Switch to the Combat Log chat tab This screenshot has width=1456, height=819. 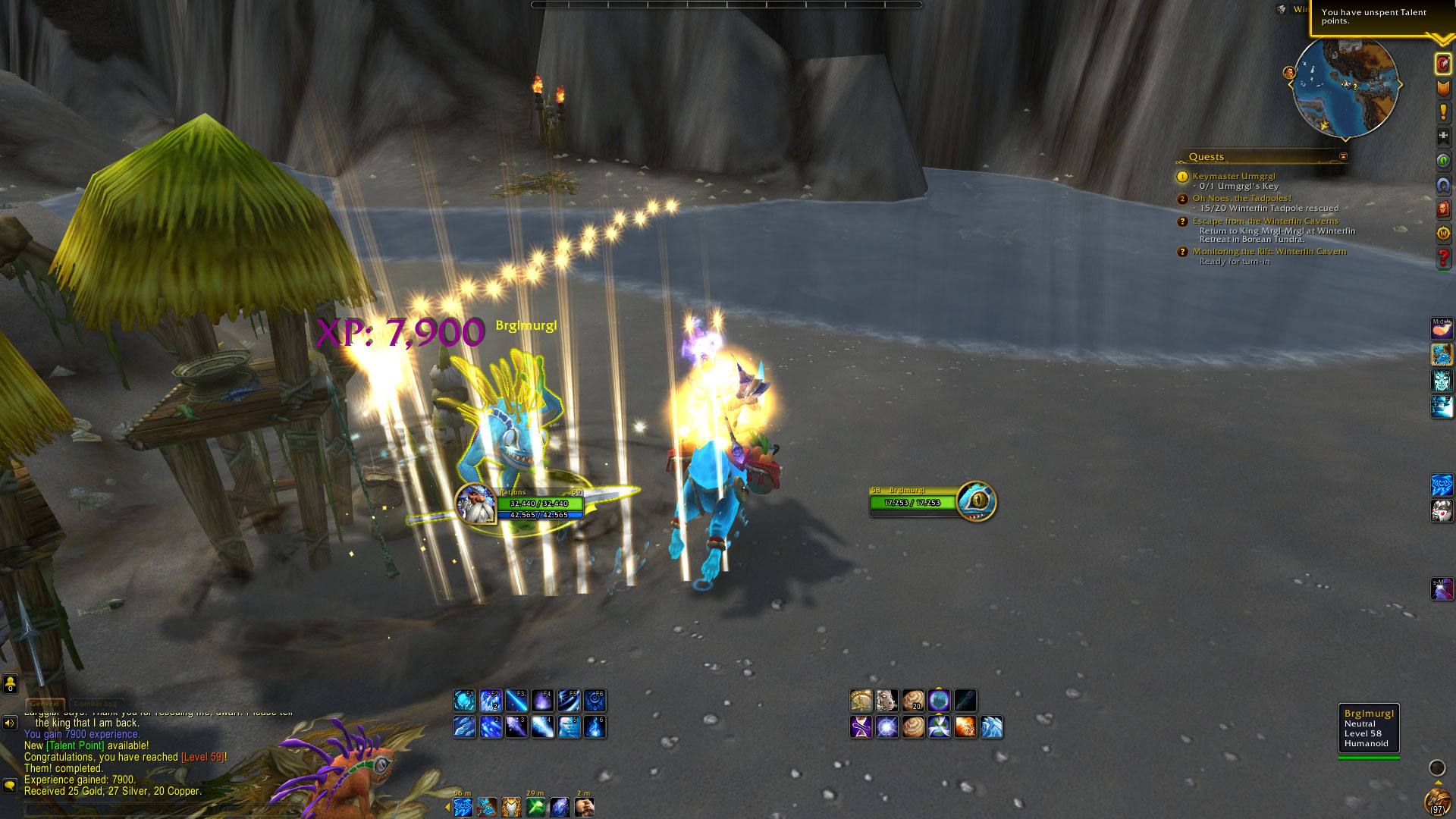(x=97, y=704)
